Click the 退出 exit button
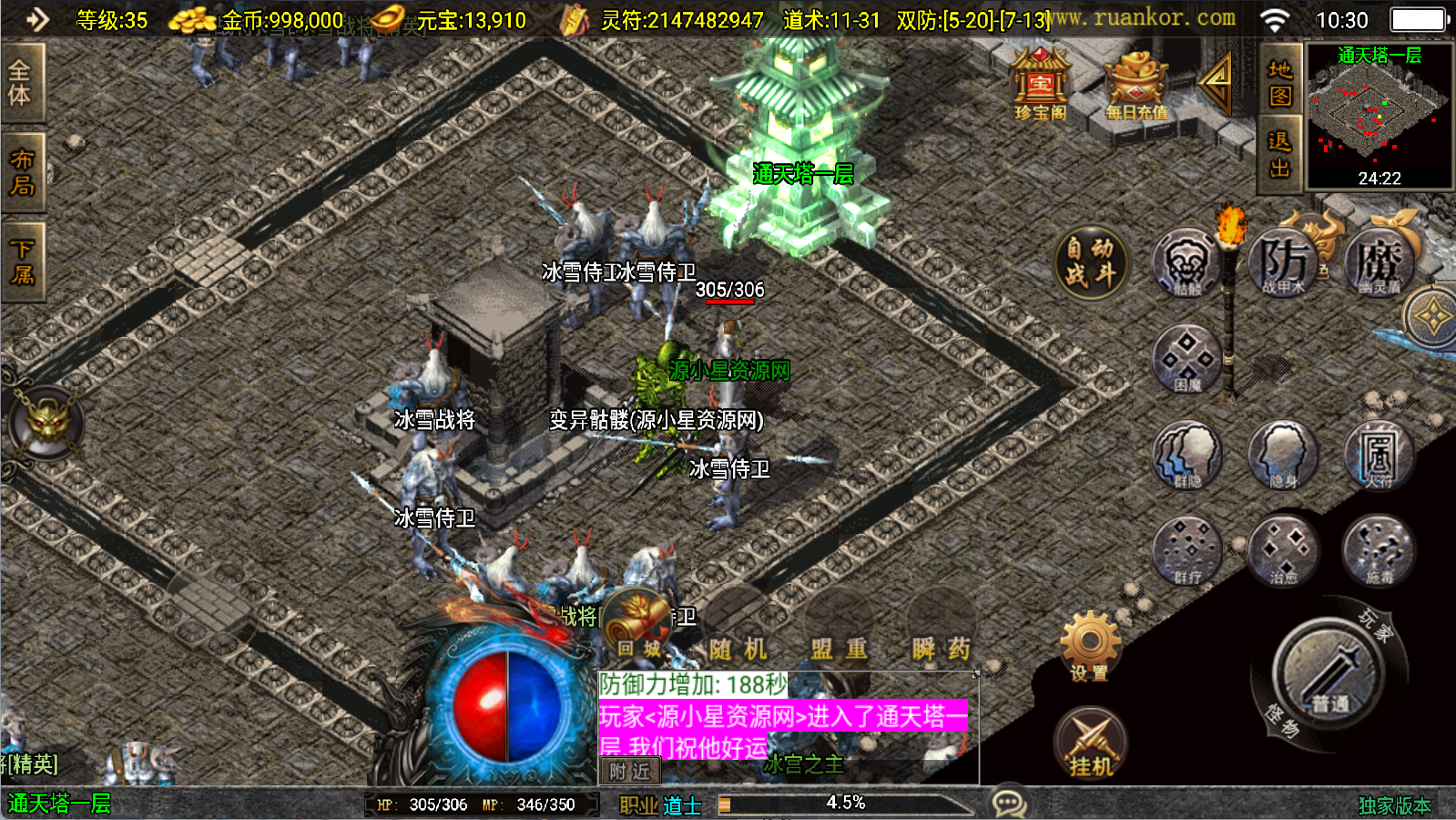The image size is (1456, 820). coord(1279,154)
